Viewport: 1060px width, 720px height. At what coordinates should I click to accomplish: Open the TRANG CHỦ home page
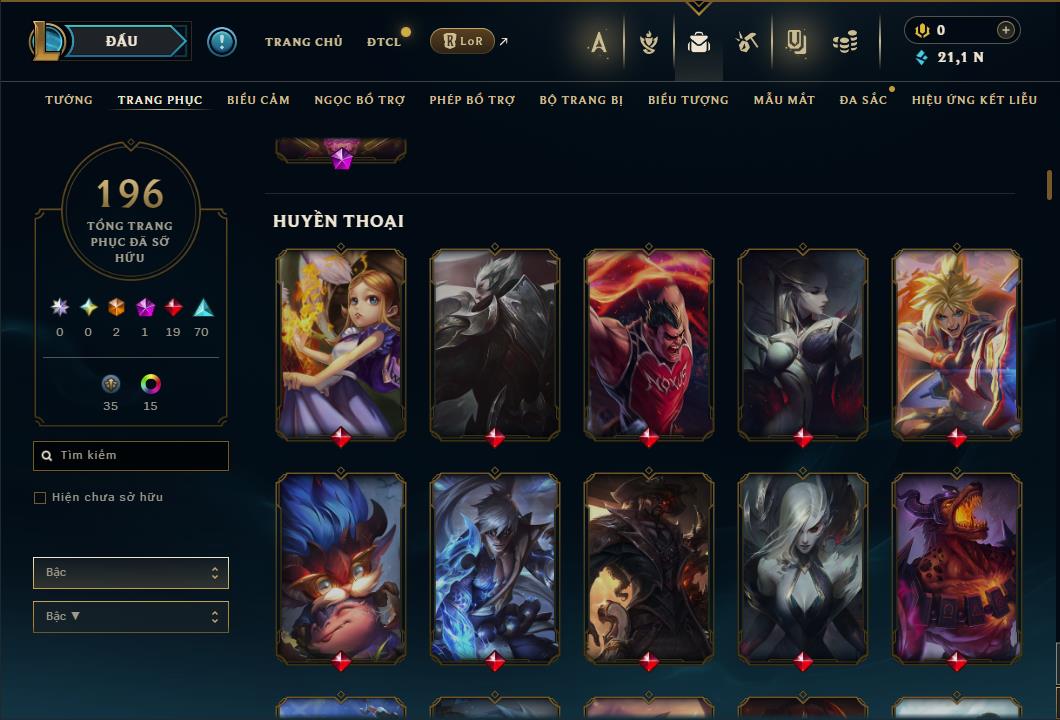click(303, 42)
